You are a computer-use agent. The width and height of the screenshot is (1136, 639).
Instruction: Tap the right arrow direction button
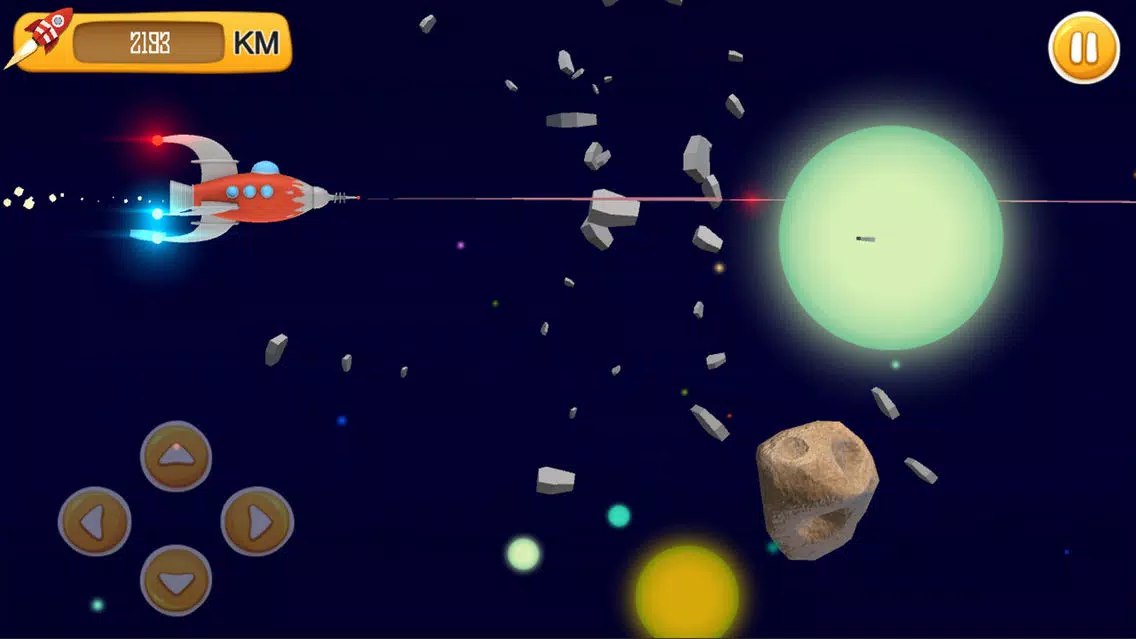(257, 521)
